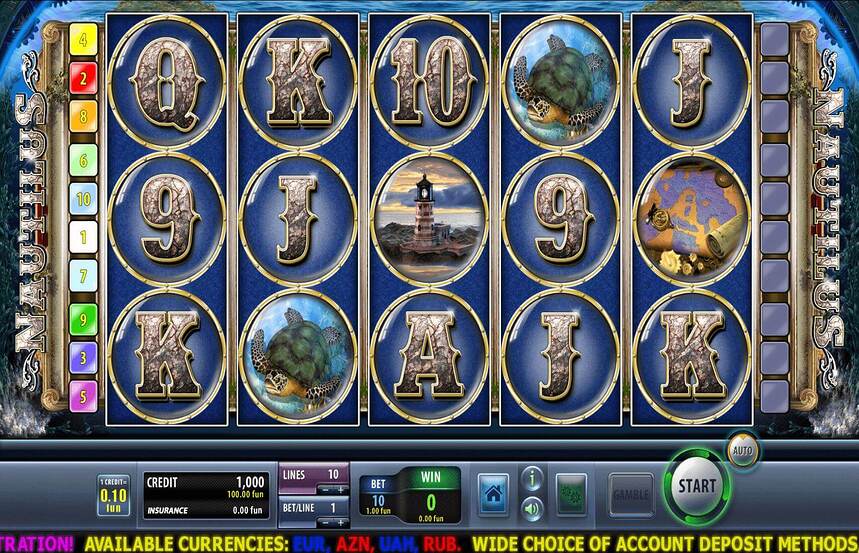
Task: Open the info paytable button
Action: tap(533, 479)
